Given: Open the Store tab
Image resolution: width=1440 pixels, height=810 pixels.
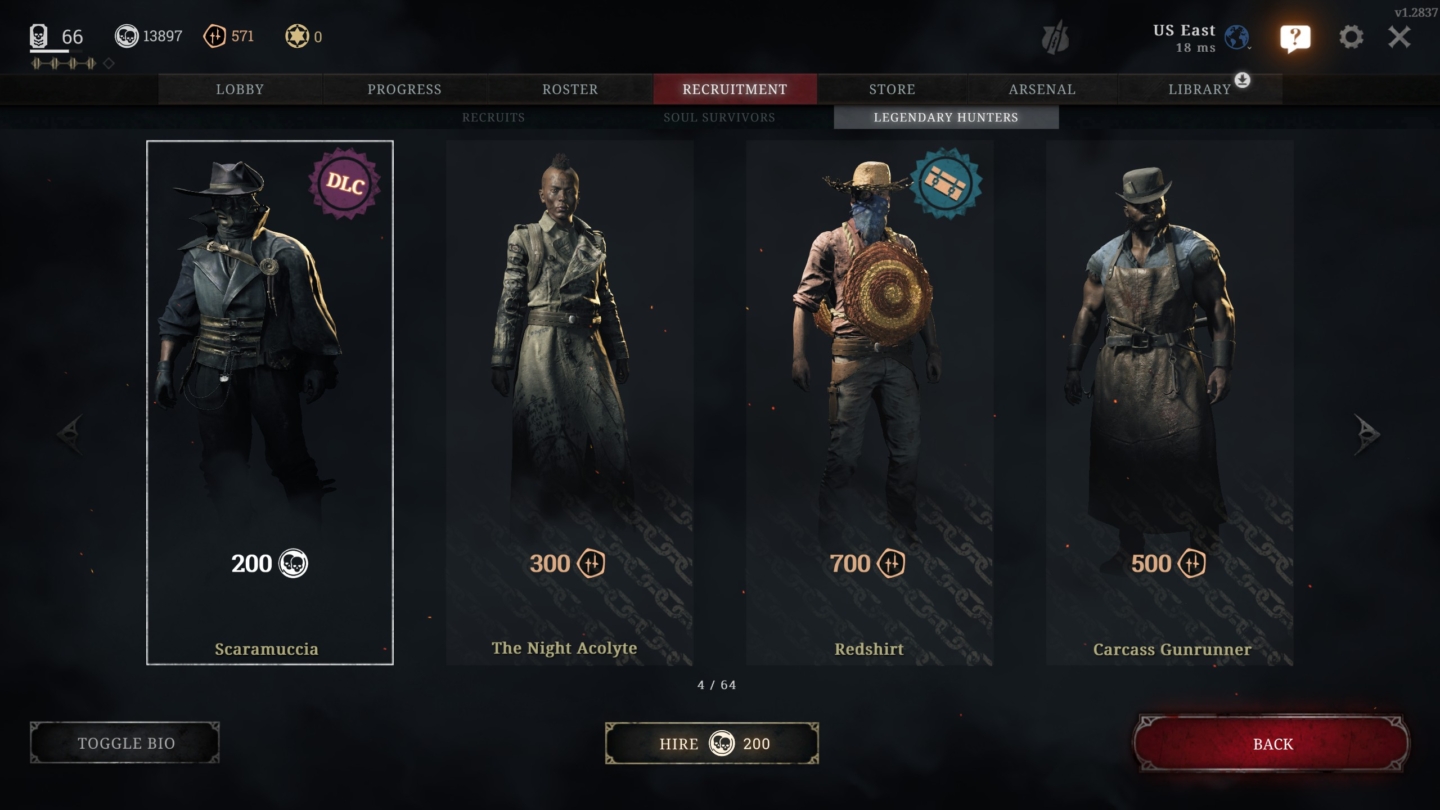Looking at the screenshot, I should pyautogui.click(x=891, y=89).
